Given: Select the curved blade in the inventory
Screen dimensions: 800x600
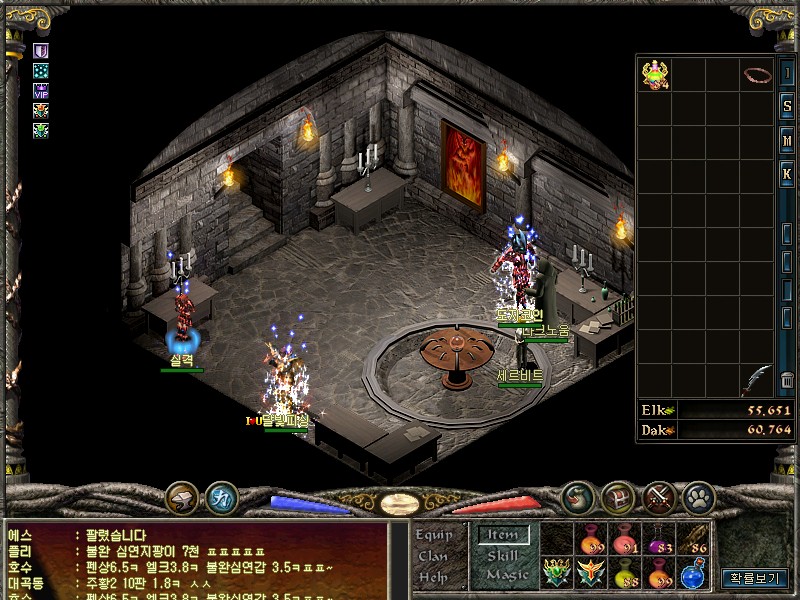Looking at the screenshot, I should [x=755, y=378].
